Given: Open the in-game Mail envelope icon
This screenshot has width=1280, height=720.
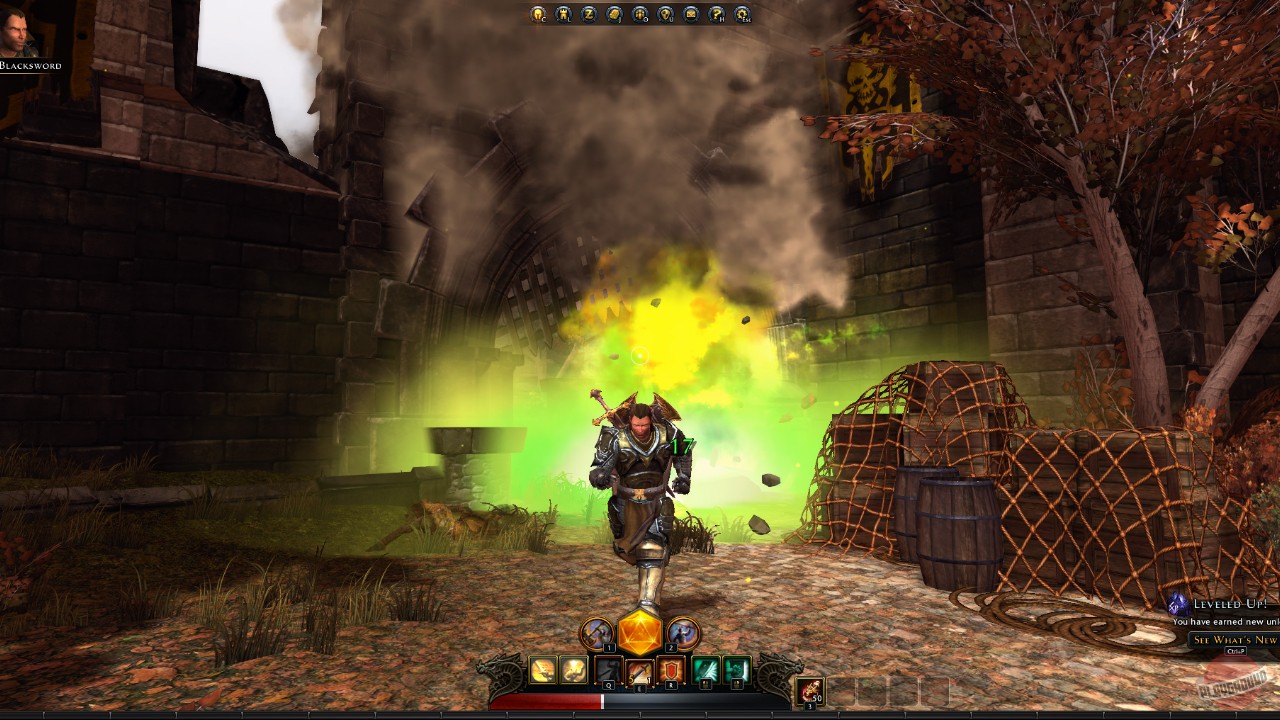Looking at the screenshot, I should tap(690, 14).
